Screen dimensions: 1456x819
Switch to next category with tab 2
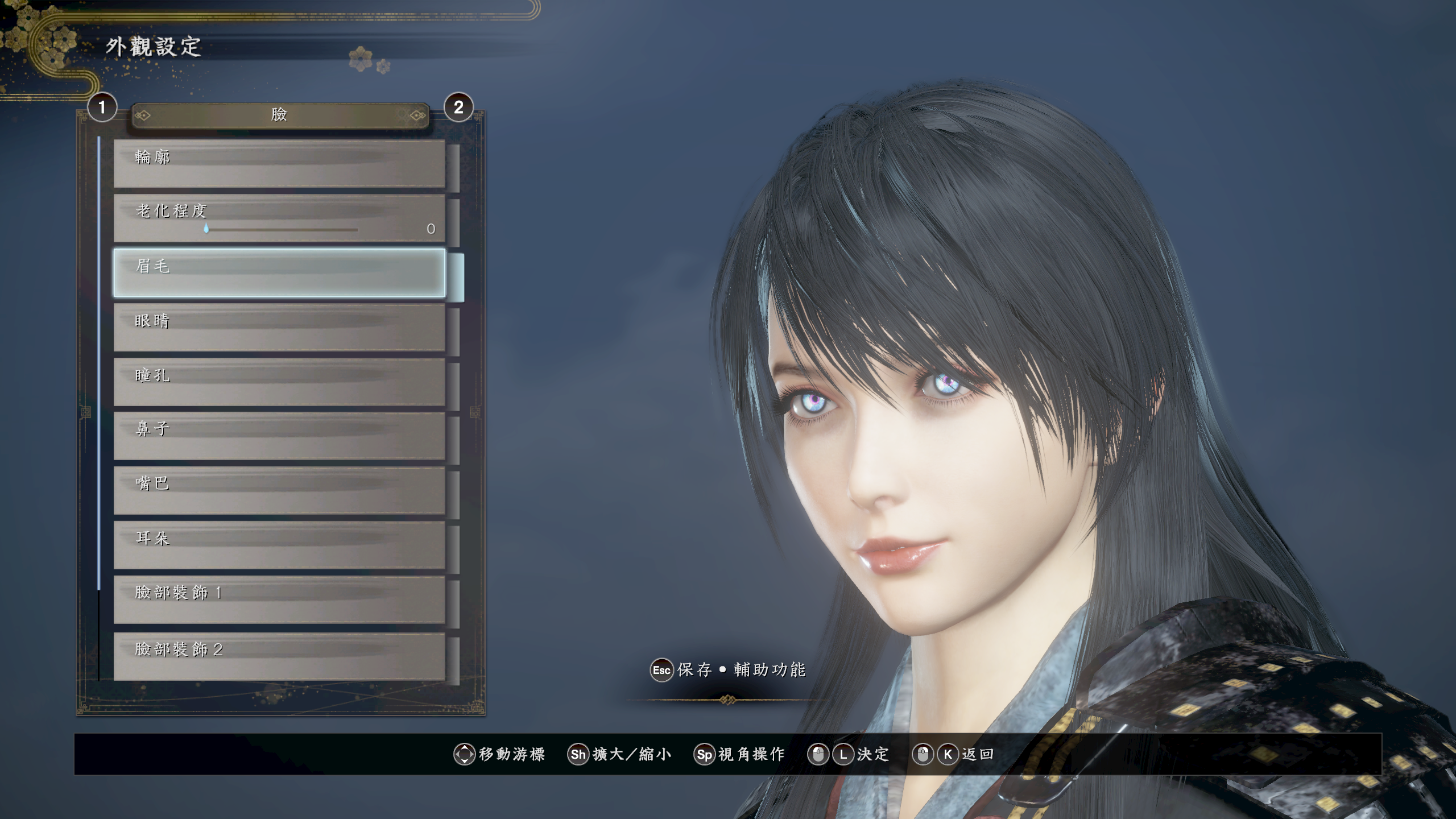pos(458,107)
